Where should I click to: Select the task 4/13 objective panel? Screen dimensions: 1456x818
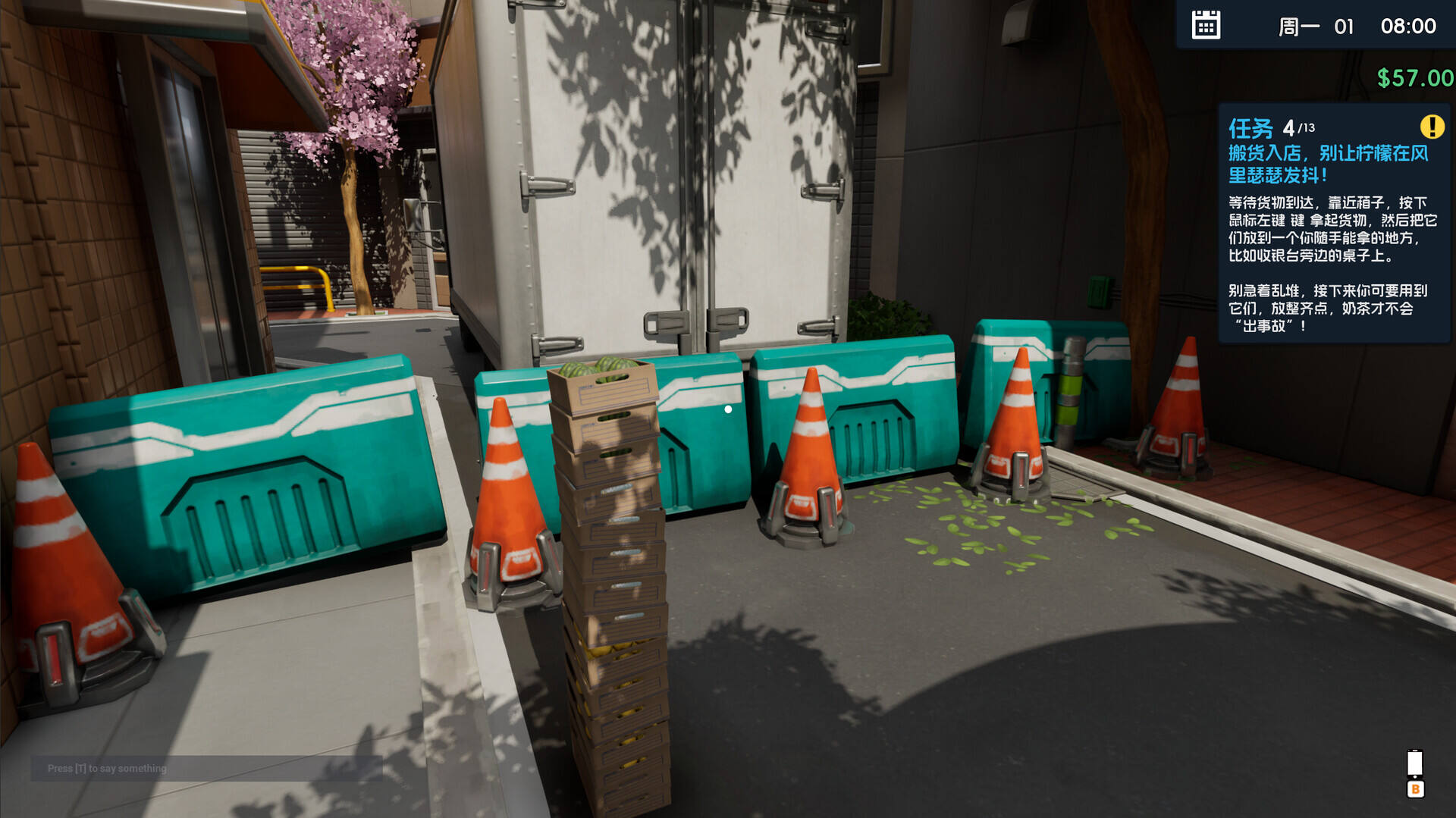pos(1333,225)
